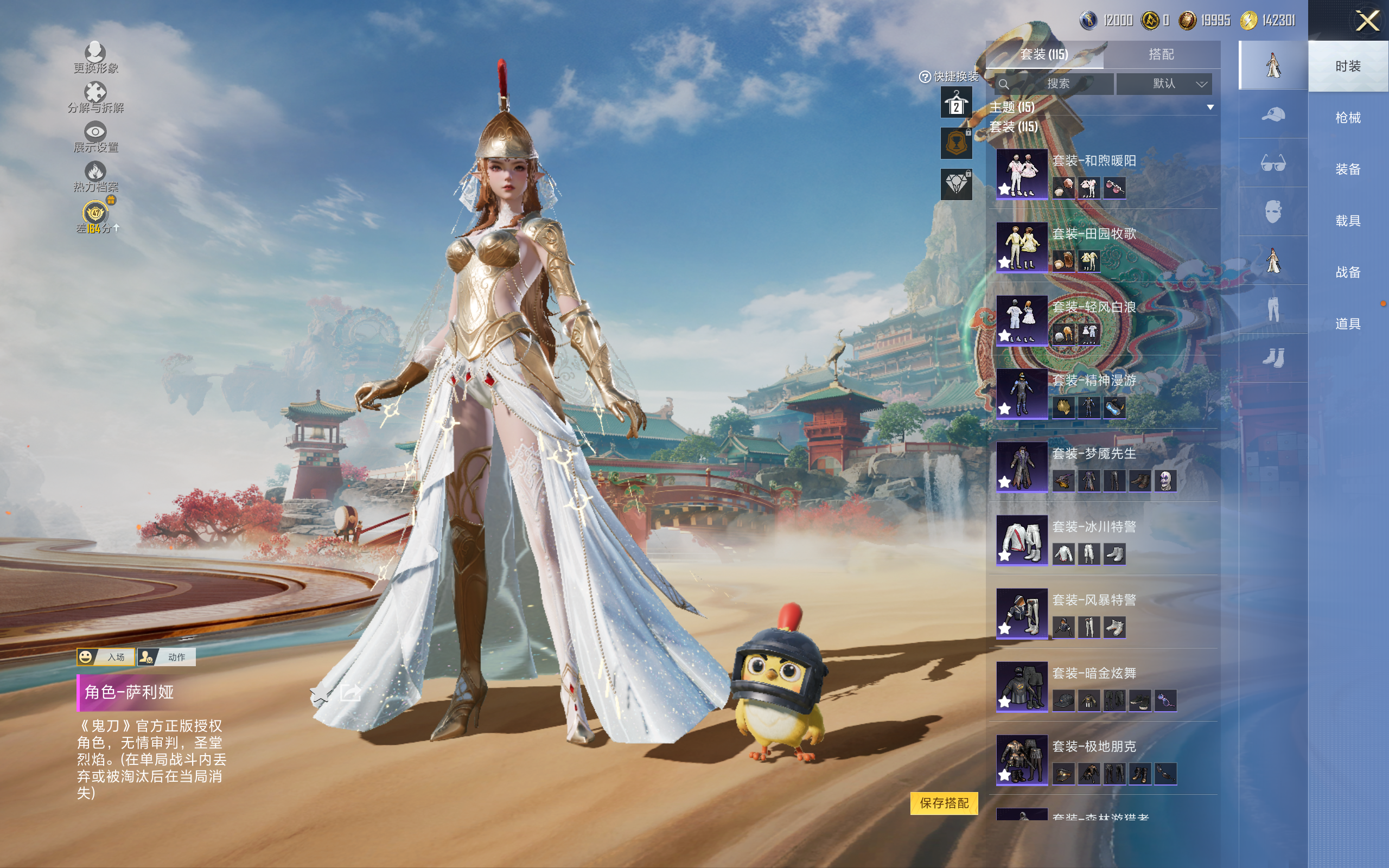Open 更换形象 to change character
This screenshot has width=1389, height=868.
[95, 58]
